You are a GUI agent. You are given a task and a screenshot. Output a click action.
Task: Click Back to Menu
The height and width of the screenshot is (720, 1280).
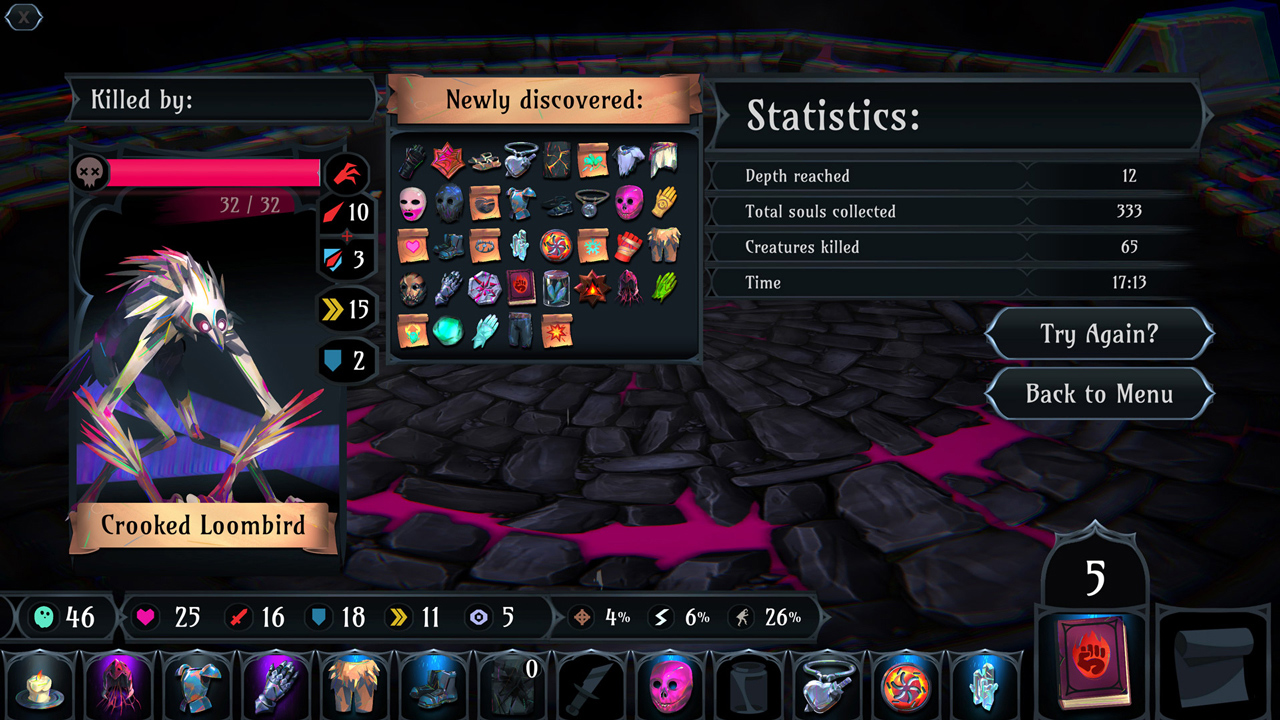coord(1099,394)
